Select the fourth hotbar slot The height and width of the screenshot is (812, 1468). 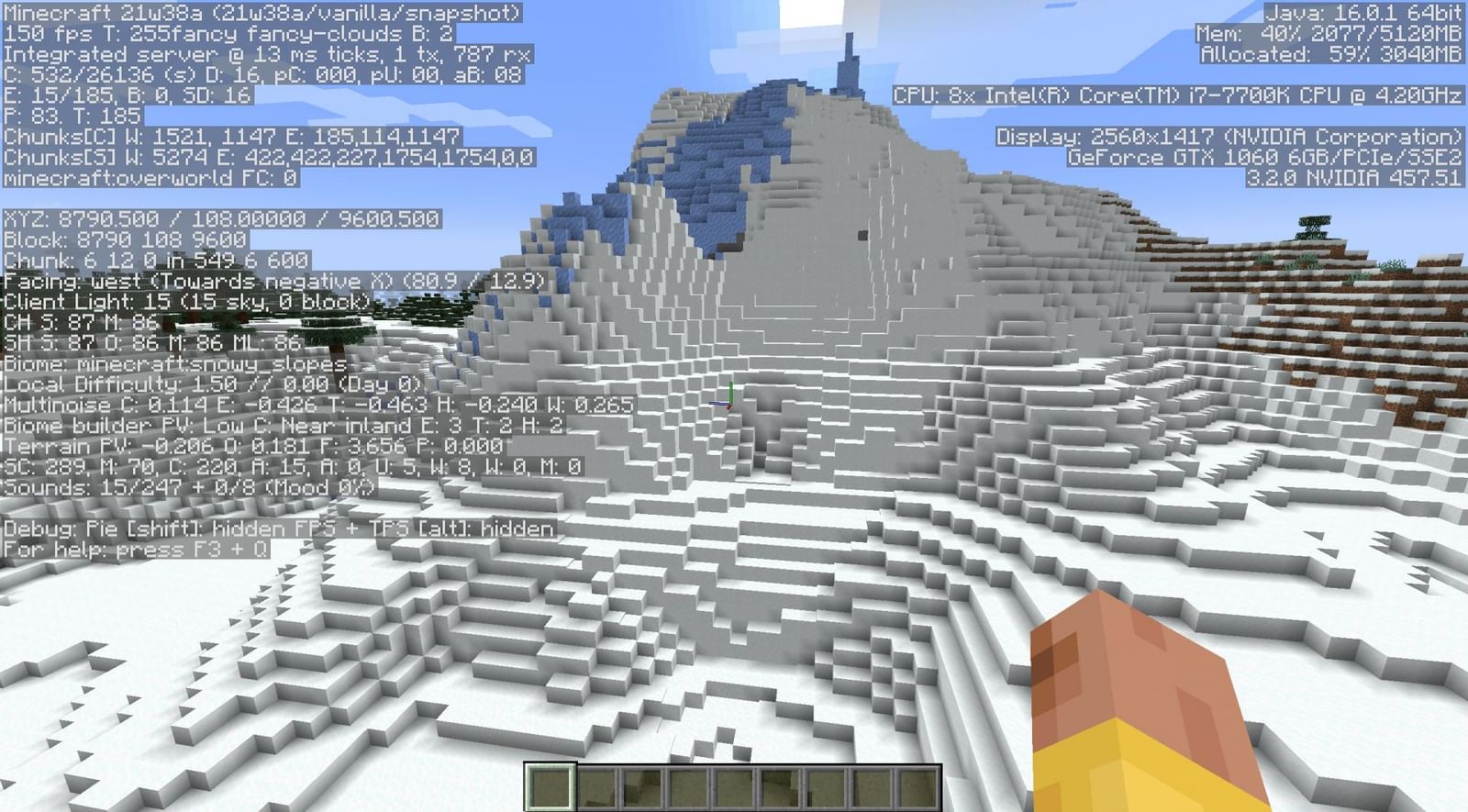pyautogui.click(x=687, y=789)
